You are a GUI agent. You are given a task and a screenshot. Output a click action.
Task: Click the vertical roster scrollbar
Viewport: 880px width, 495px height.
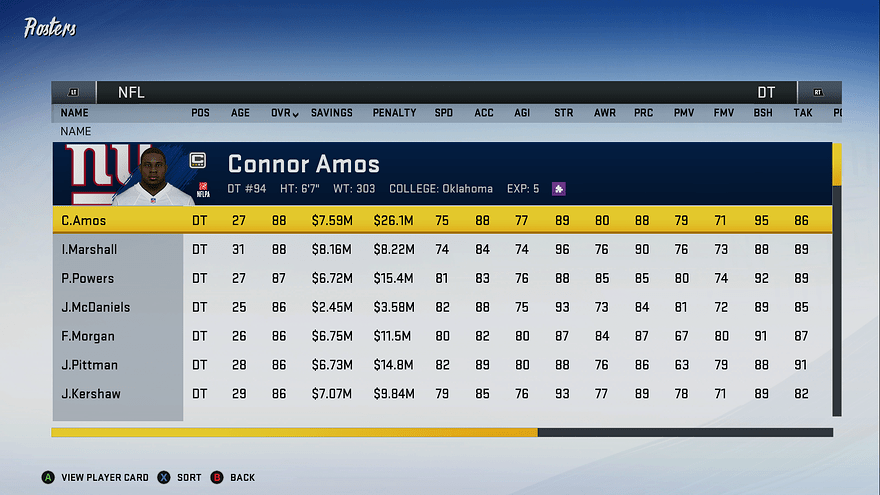point(837,280)
